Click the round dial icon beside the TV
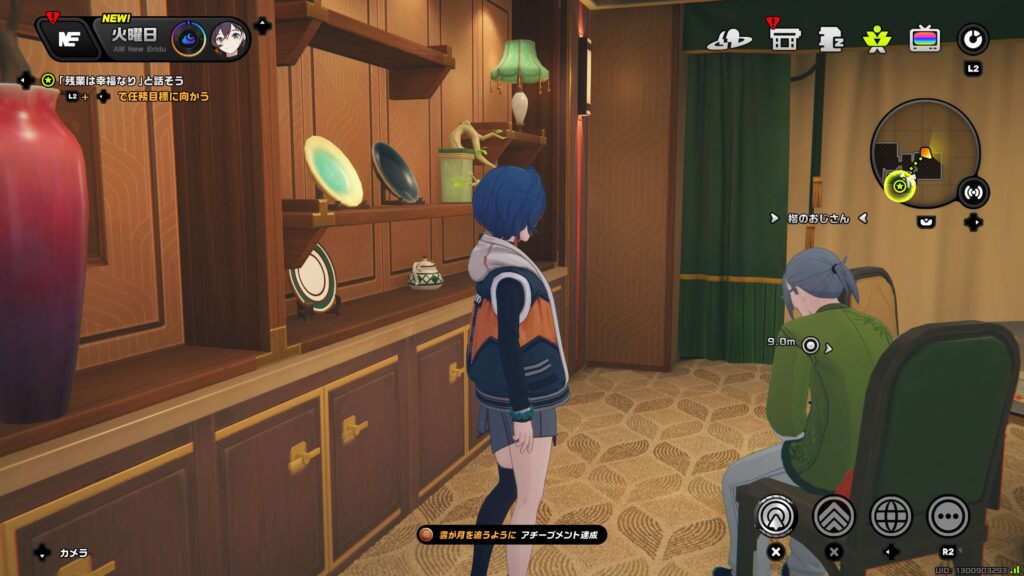This screenshot has height=576, width=1024. point(972,39)
